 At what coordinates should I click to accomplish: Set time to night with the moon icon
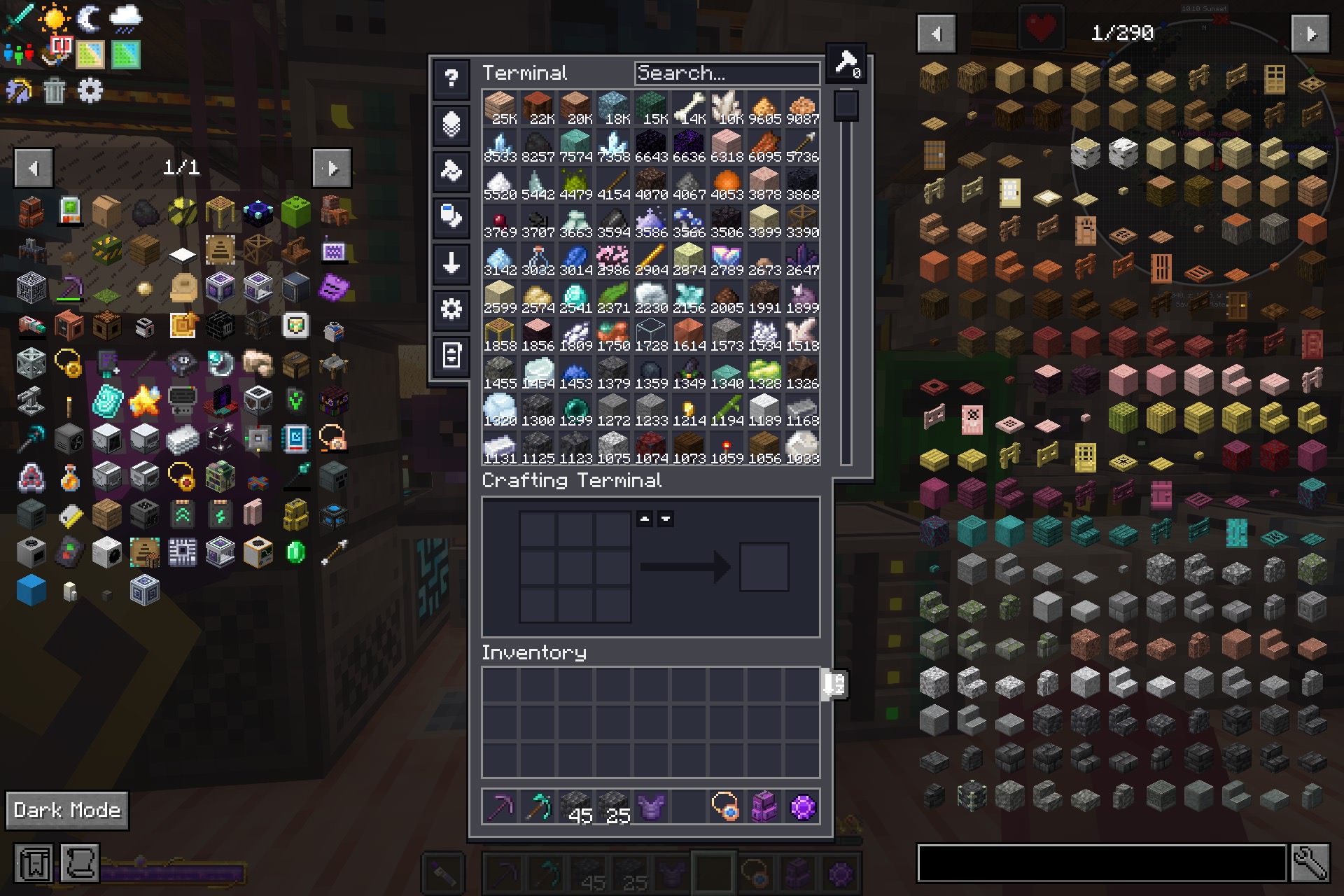[90, 19]
